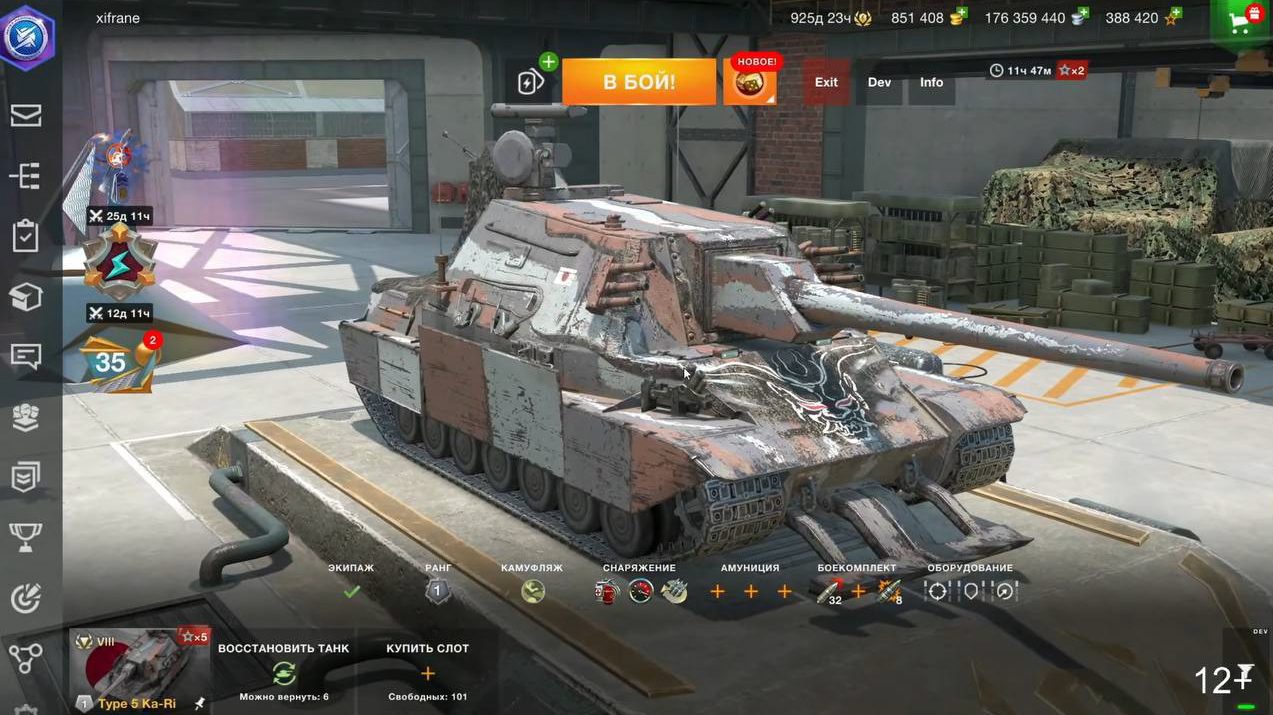Open the chat messages panel
This screenshot has width=1273, height=715.
(x=26, y=356)
